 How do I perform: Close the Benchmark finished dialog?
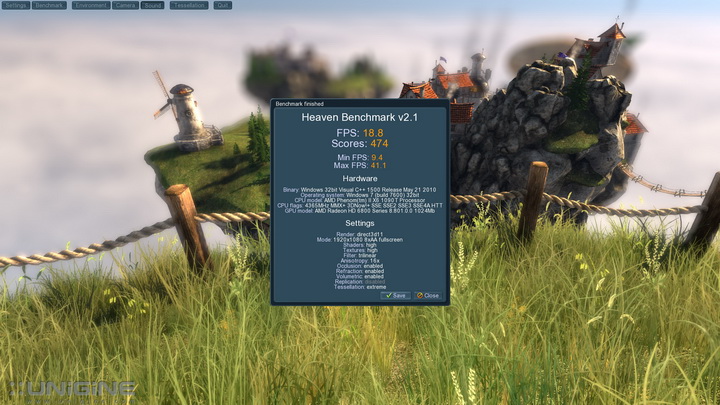(428, 295)
